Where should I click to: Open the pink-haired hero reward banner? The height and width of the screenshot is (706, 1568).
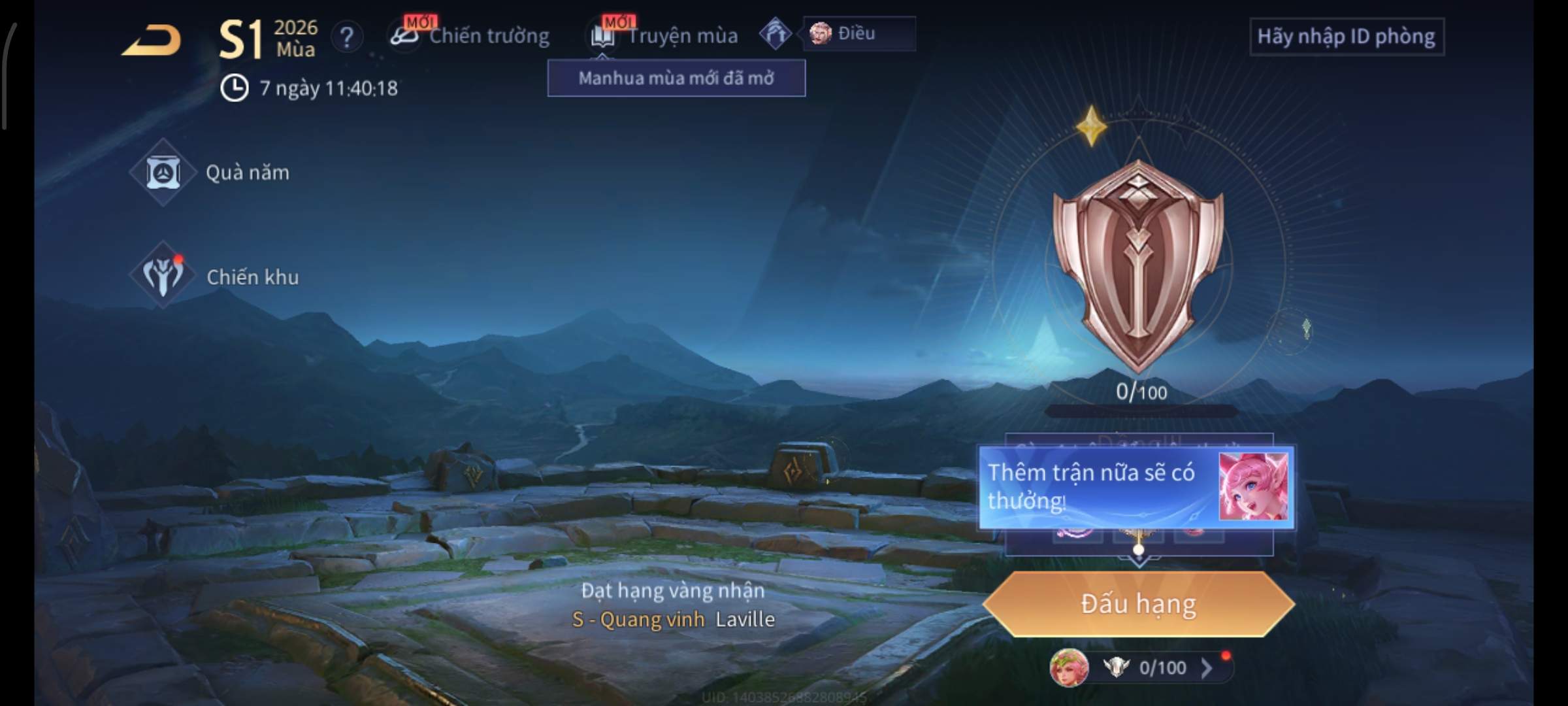click(1135, 487)
